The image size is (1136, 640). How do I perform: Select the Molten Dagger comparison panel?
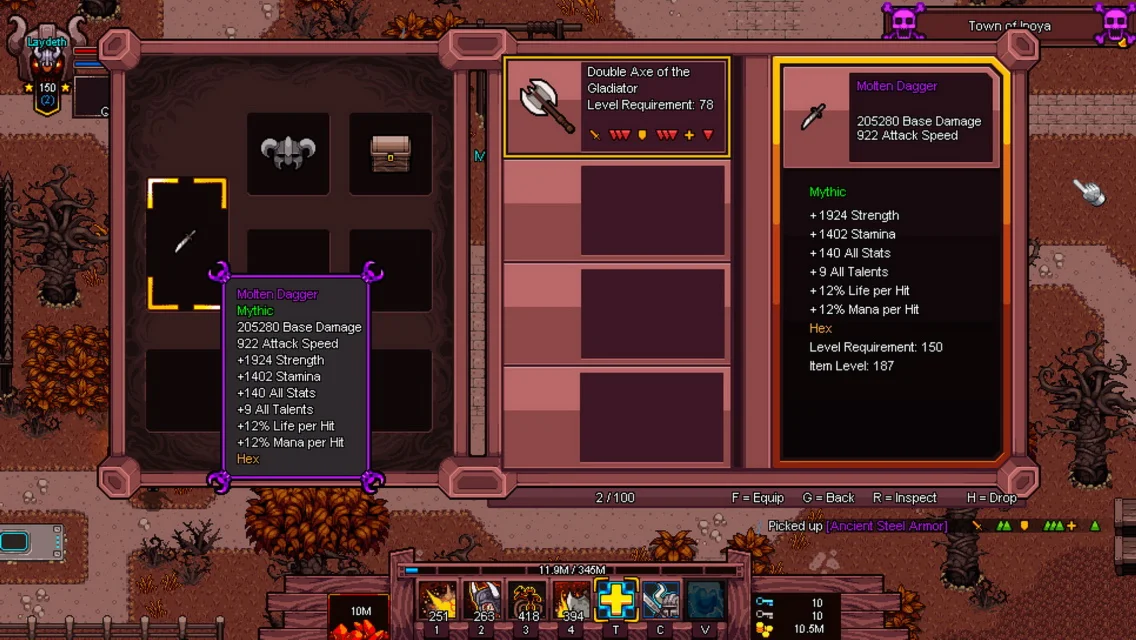tap(889, 265)
